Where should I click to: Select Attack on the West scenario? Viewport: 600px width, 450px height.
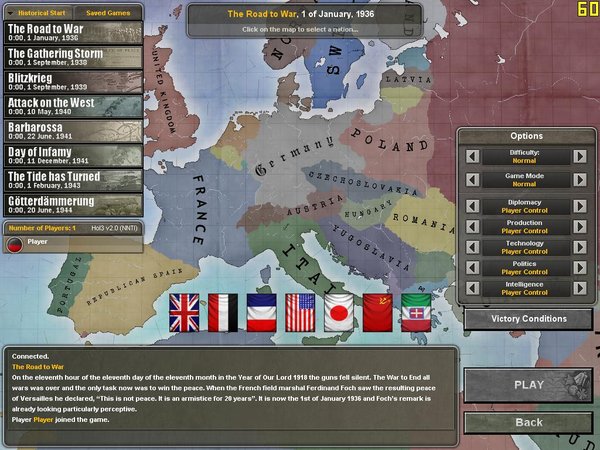click(x=72, y=106)
